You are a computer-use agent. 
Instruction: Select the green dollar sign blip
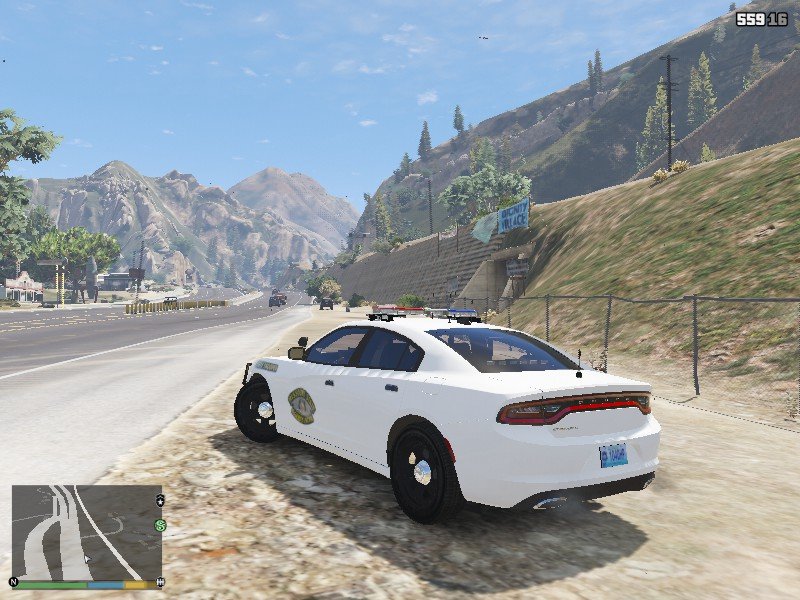[160, 525]
